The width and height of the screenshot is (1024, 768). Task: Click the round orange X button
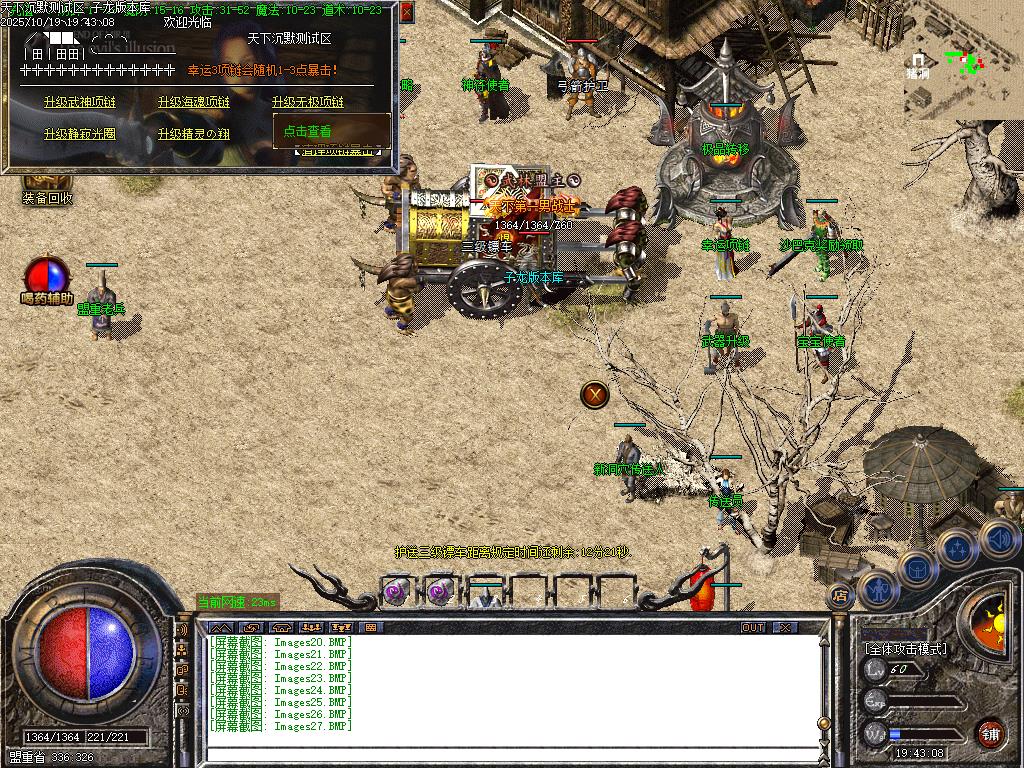click(x=595, y=394)
